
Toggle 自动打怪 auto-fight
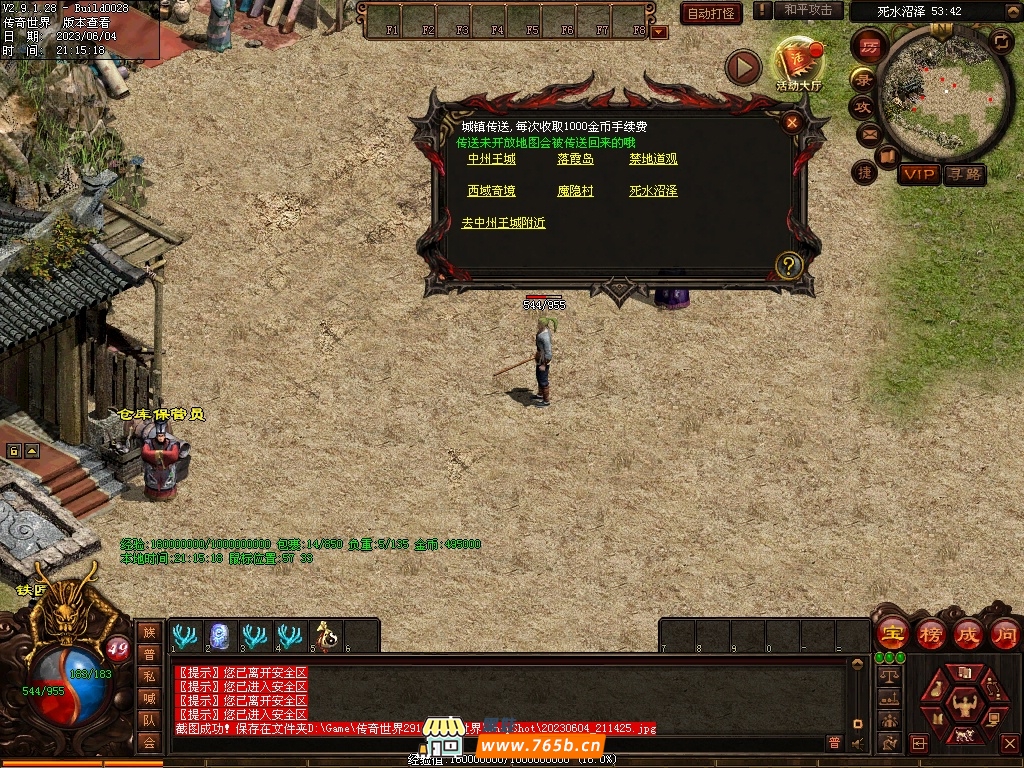[711, 13]
